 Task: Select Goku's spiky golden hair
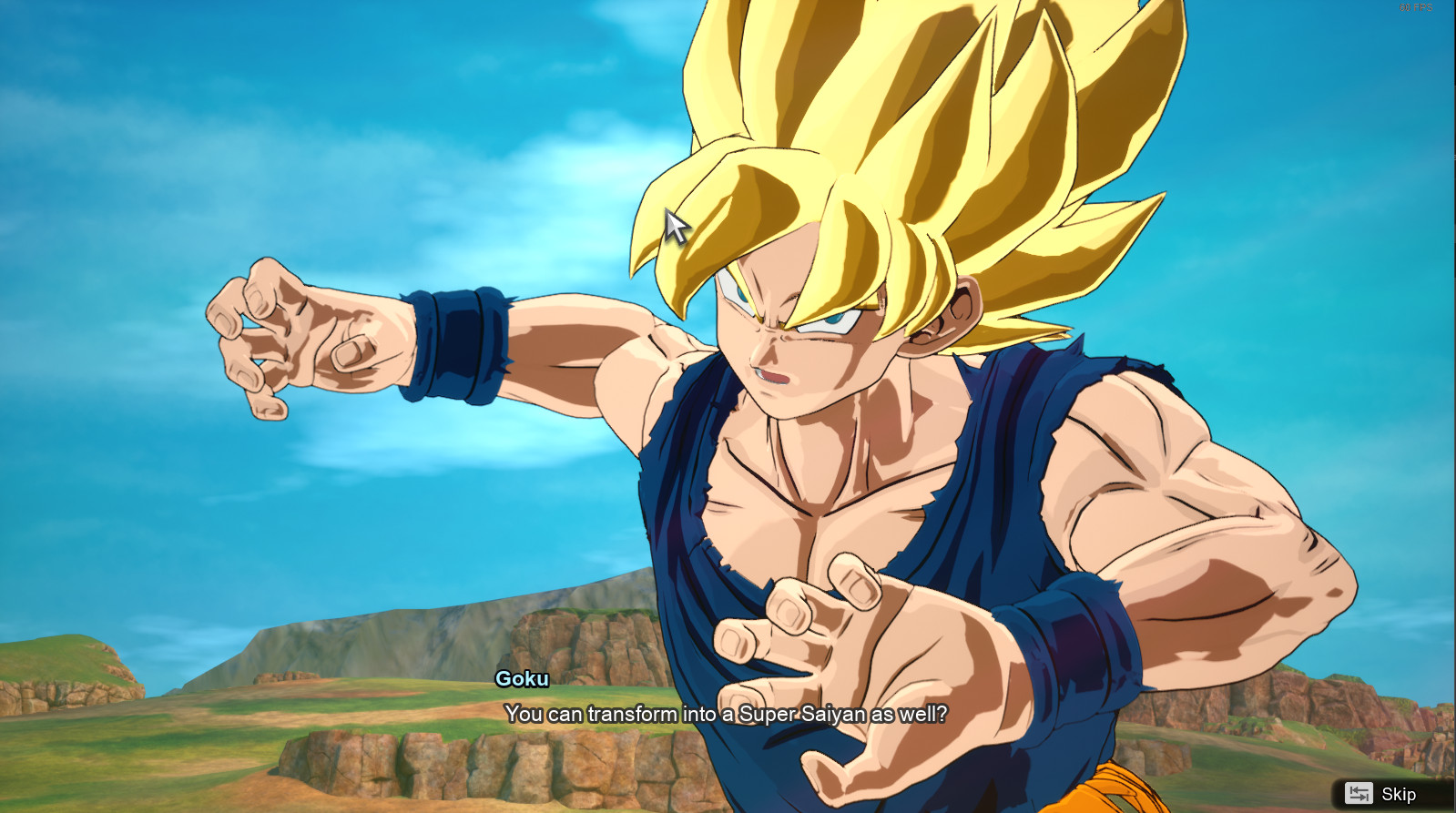coord(911,127)
